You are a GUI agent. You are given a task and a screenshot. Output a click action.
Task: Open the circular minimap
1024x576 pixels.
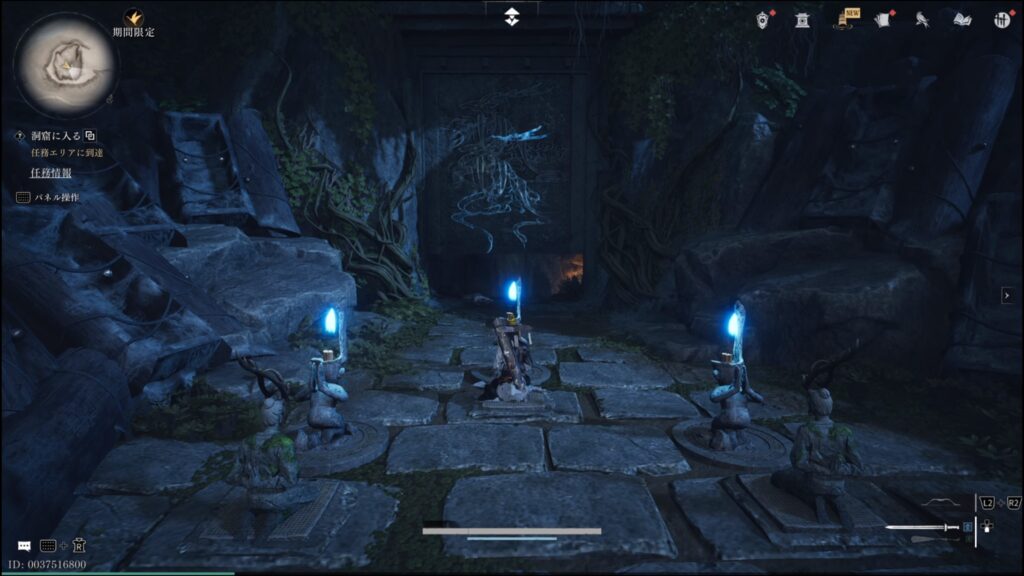65,64
